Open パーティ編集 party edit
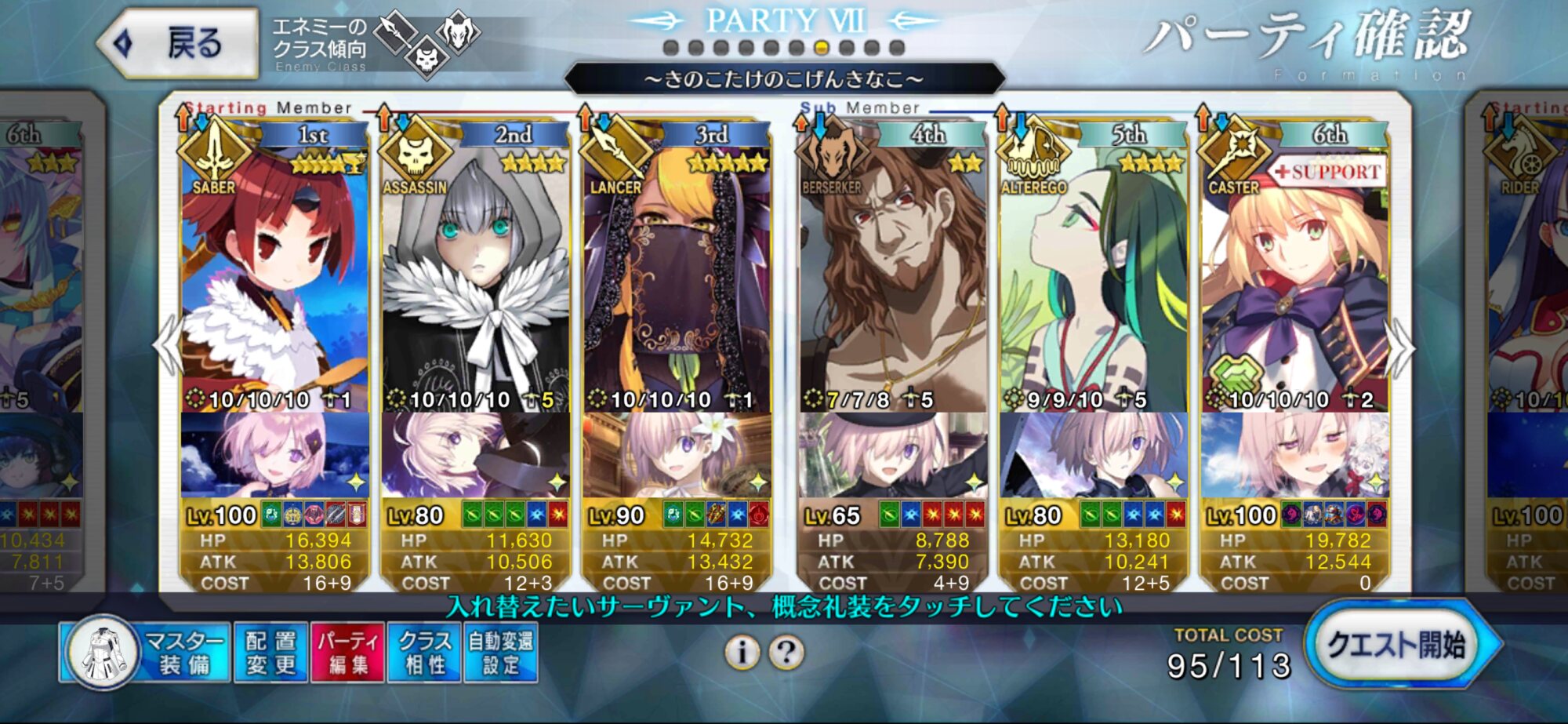The width and height of the screenshot is (1568, 724). tap(347, 653)
